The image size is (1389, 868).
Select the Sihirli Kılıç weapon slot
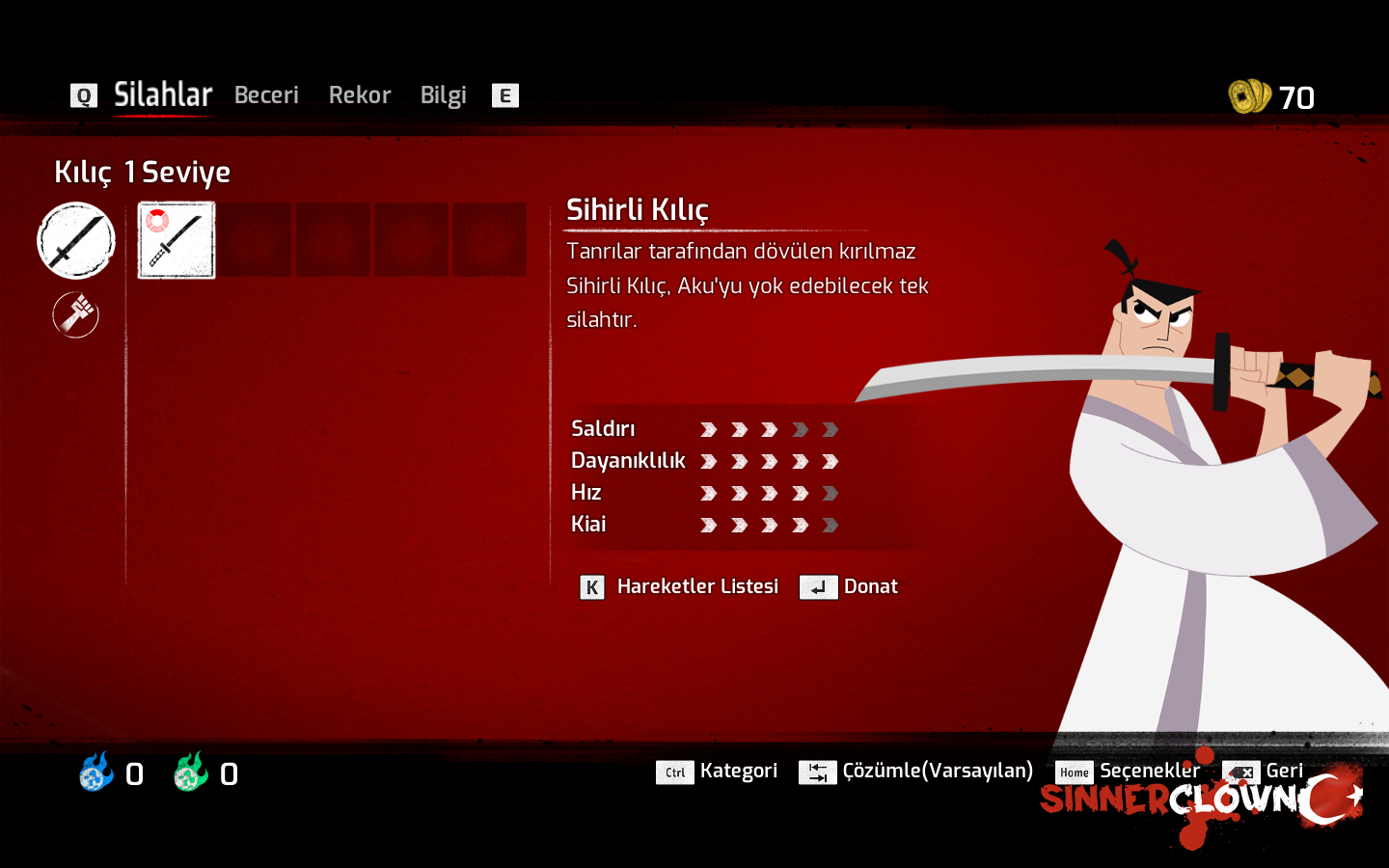[177, 240]
